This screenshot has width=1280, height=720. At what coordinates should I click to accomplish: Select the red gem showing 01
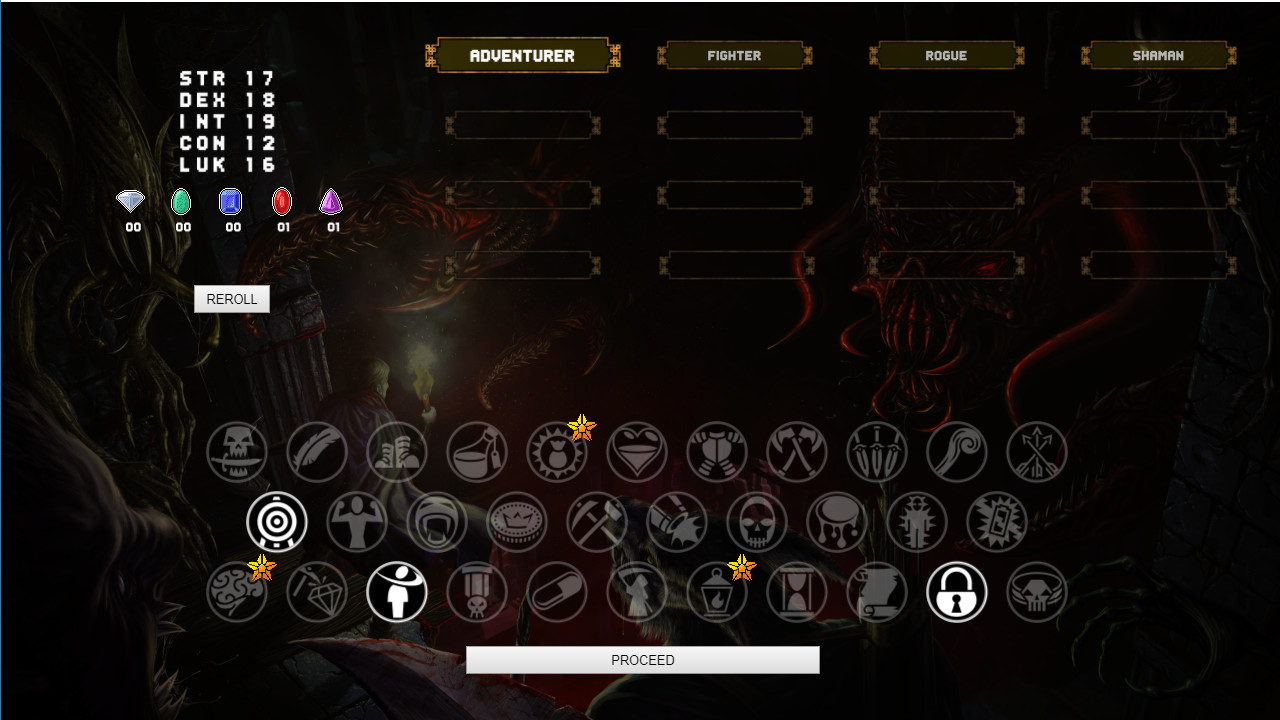[x=281, y=201]
